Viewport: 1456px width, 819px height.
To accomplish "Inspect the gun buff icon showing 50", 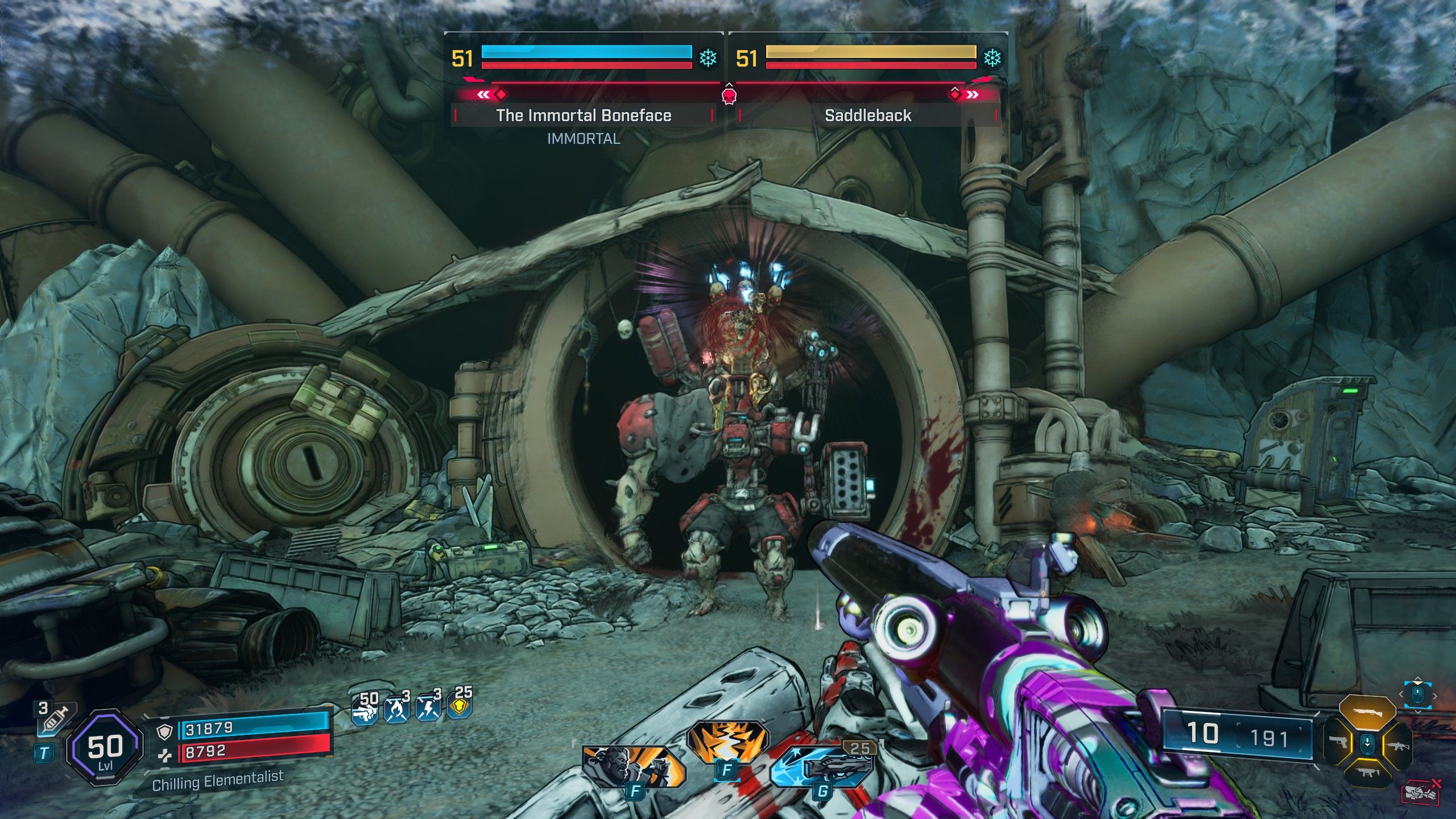I will point(366,709).
